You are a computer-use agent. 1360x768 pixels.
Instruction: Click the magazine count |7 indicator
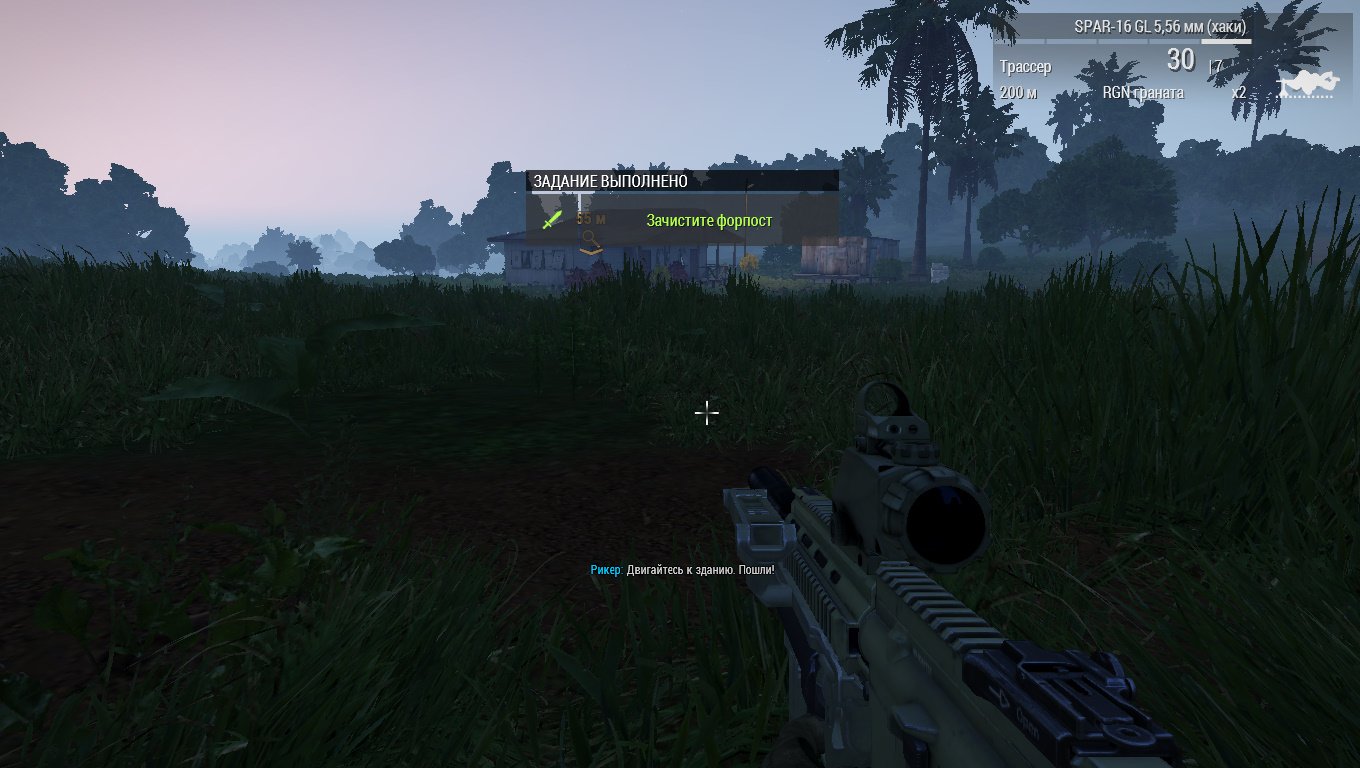click(x=1214, y=63)
